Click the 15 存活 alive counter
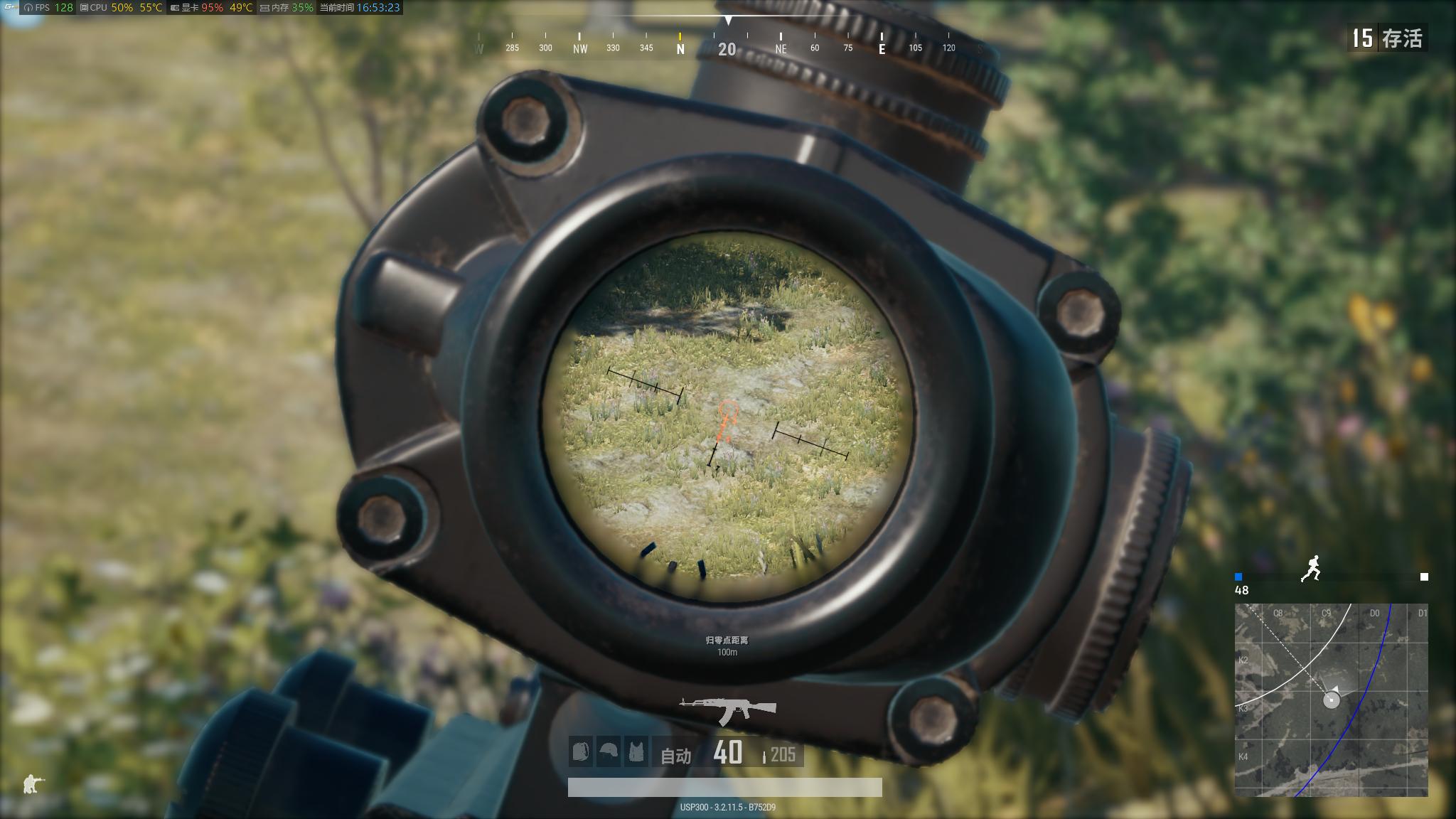Screen dimensions: 1456x819 tap(1387, 38)
